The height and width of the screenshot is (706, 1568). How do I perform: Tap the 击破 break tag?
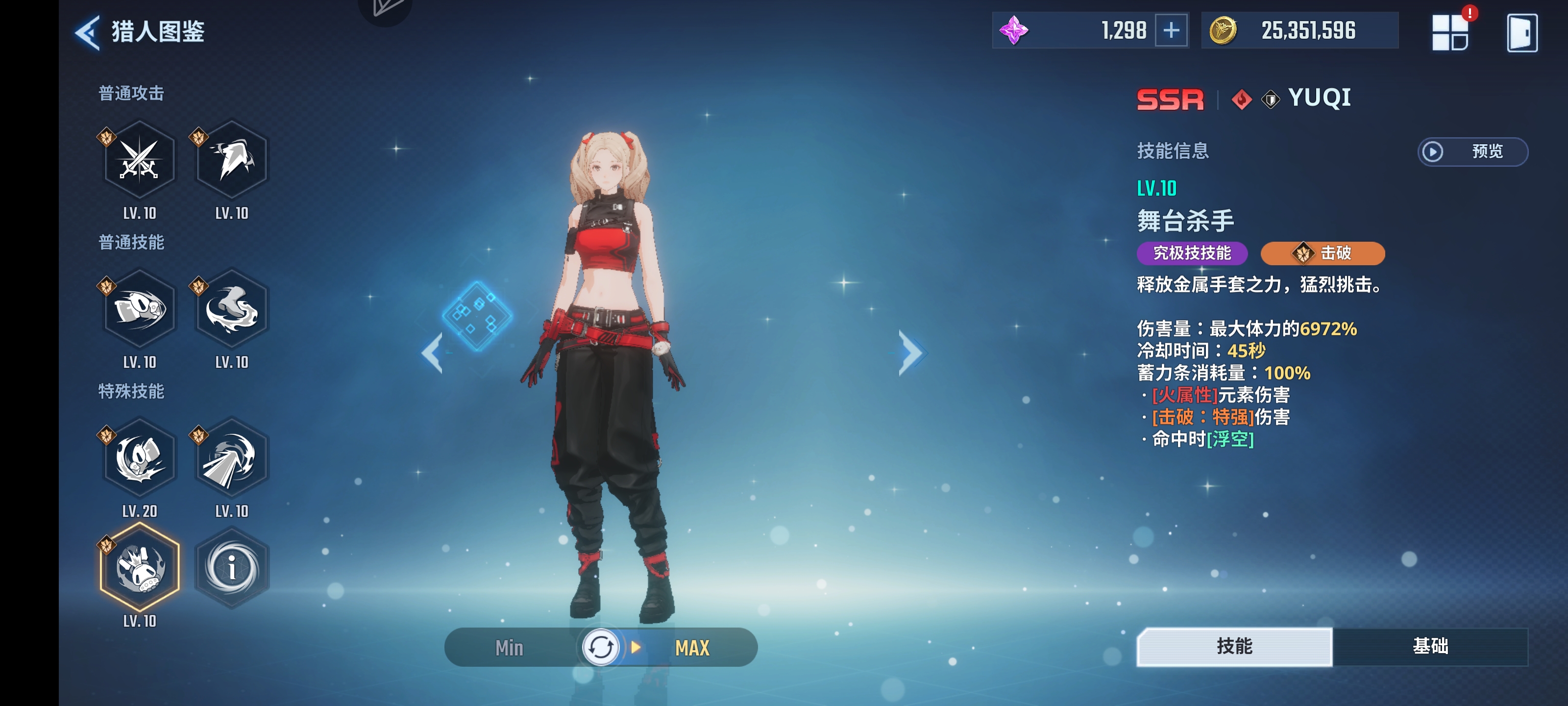click(1322, 253)
